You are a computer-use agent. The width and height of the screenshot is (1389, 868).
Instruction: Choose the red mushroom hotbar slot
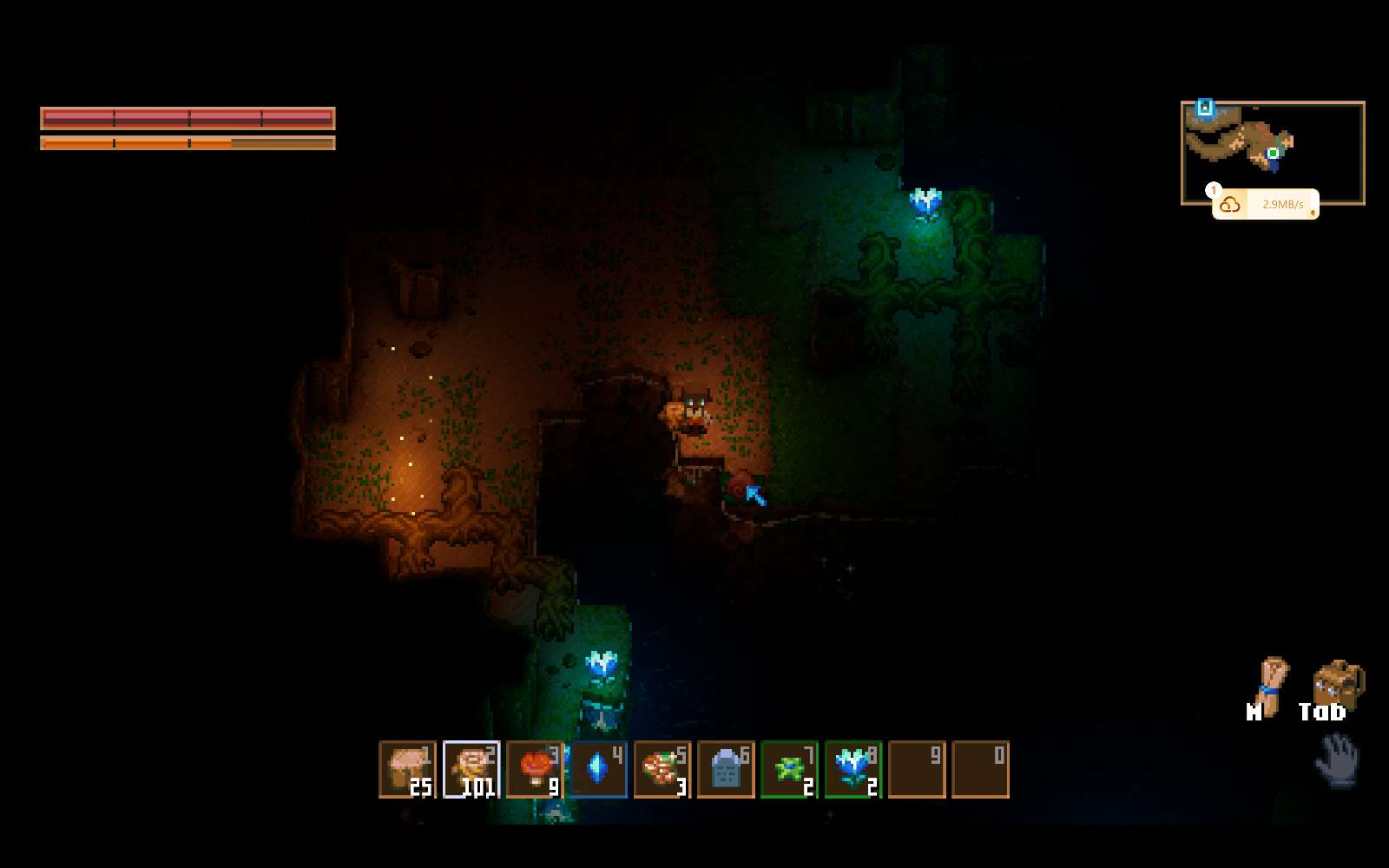pos(535,769)
